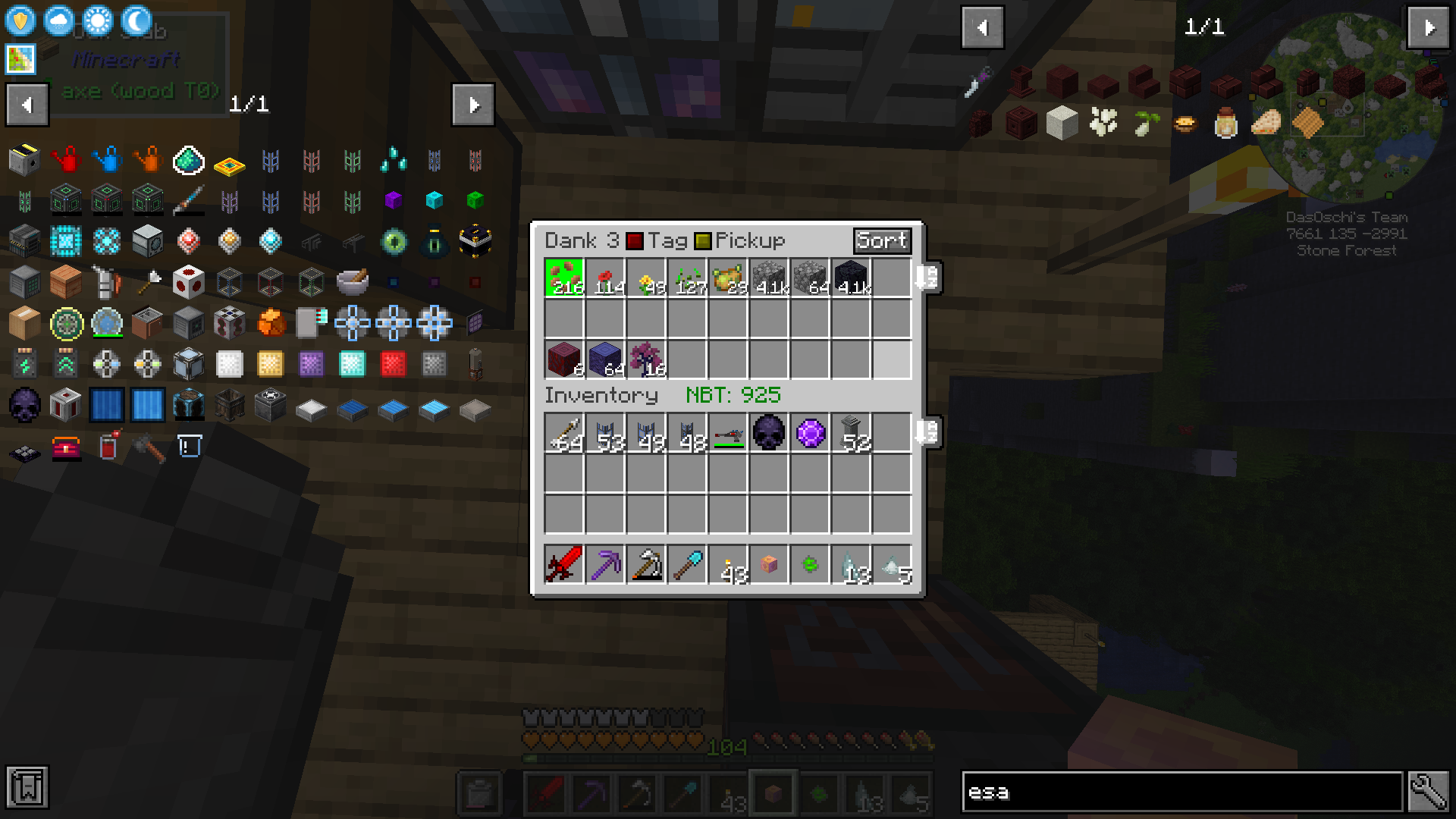Select the red sword in the hotbar row
Screen dimensions: 1456x819
[563, 563]
